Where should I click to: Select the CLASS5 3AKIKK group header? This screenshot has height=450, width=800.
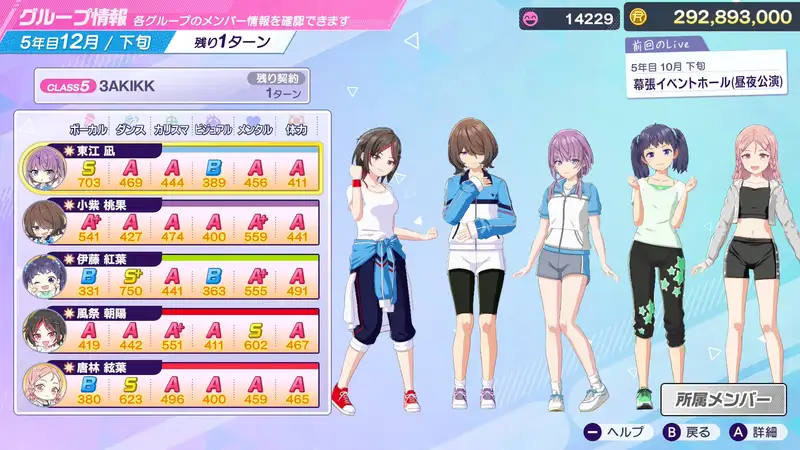click(171, 85)
